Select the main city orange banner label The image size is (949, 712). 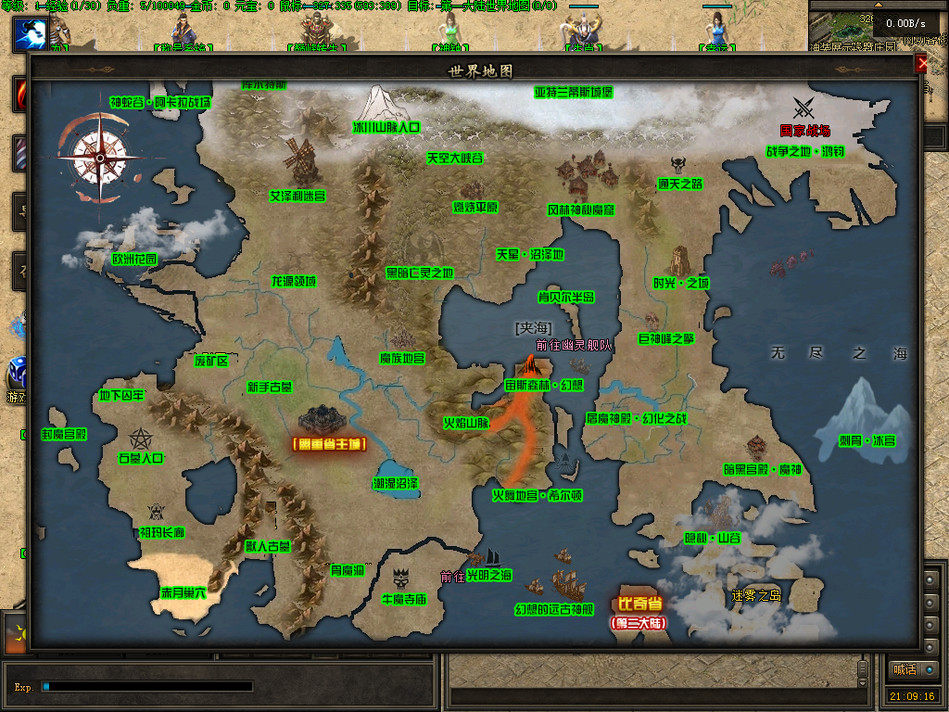(x=329, y=444)
